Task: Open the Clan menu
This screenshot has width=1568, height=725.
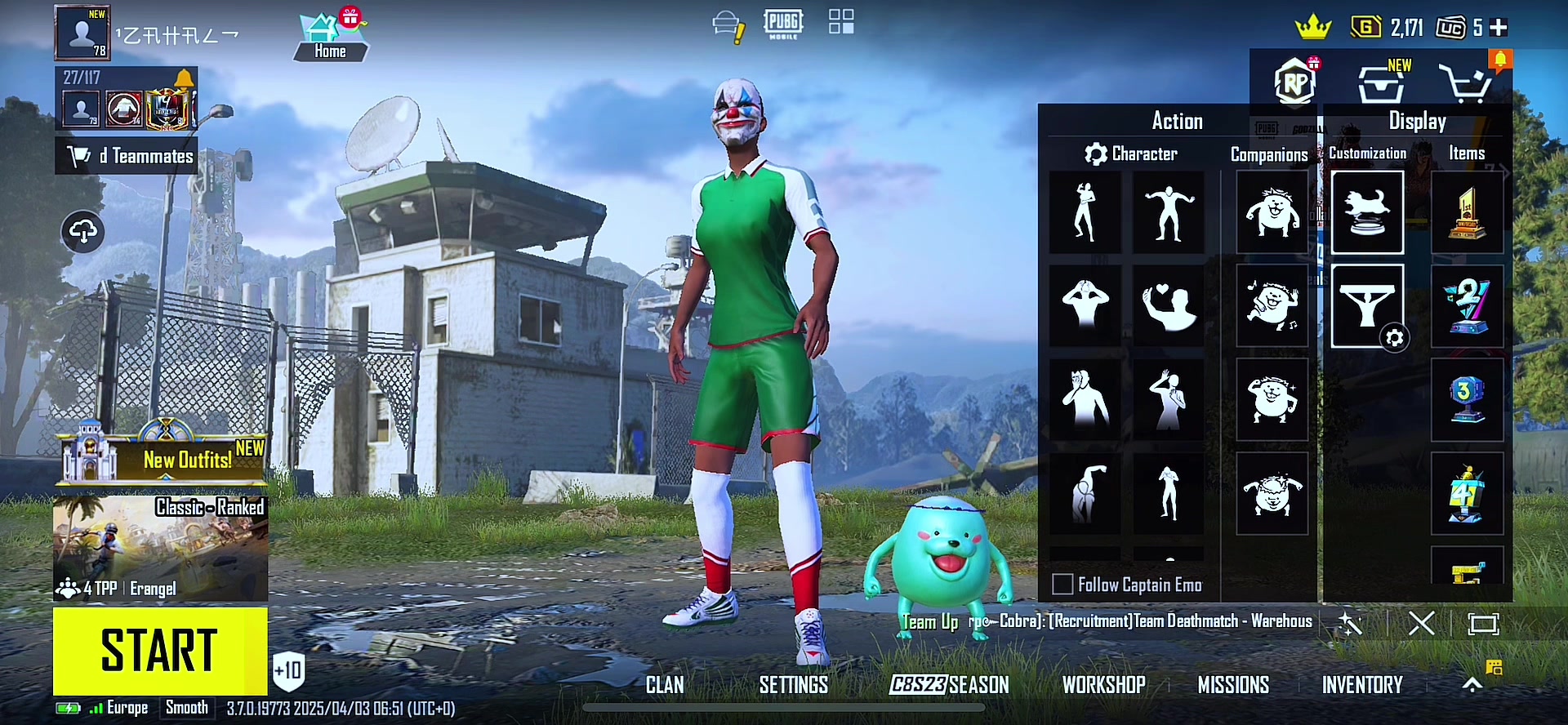Action: point(665,685)
